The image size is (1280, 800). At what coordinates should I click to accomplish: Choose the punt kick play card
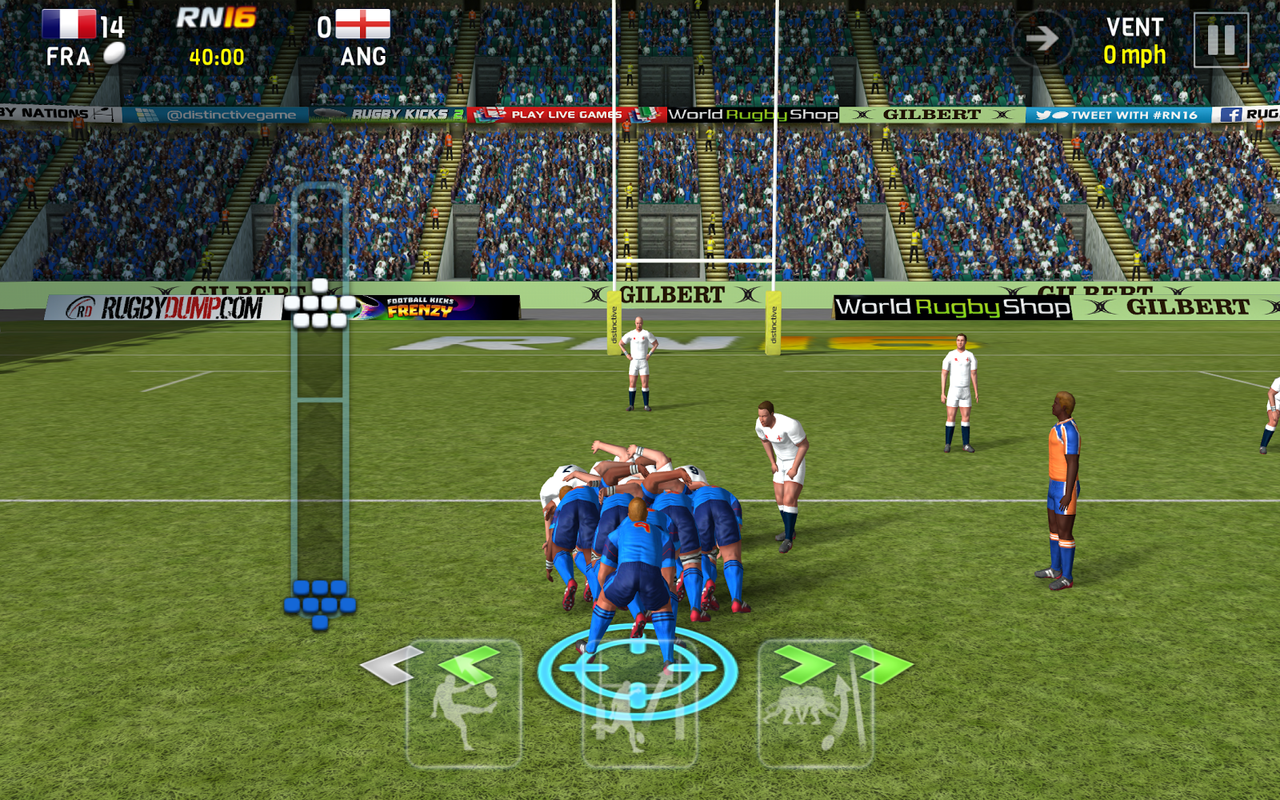(x=463, y=705)
